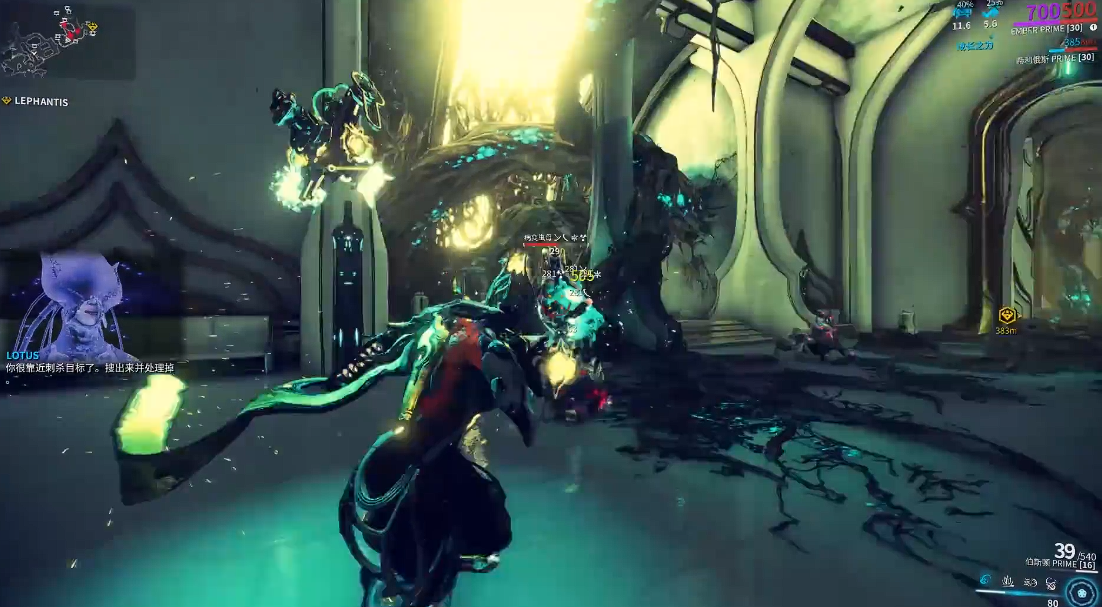The height and width of the screenshot is (607, 1102).
Task: Activate the second warframe ability icon
Action: [x=1008, y=580]
